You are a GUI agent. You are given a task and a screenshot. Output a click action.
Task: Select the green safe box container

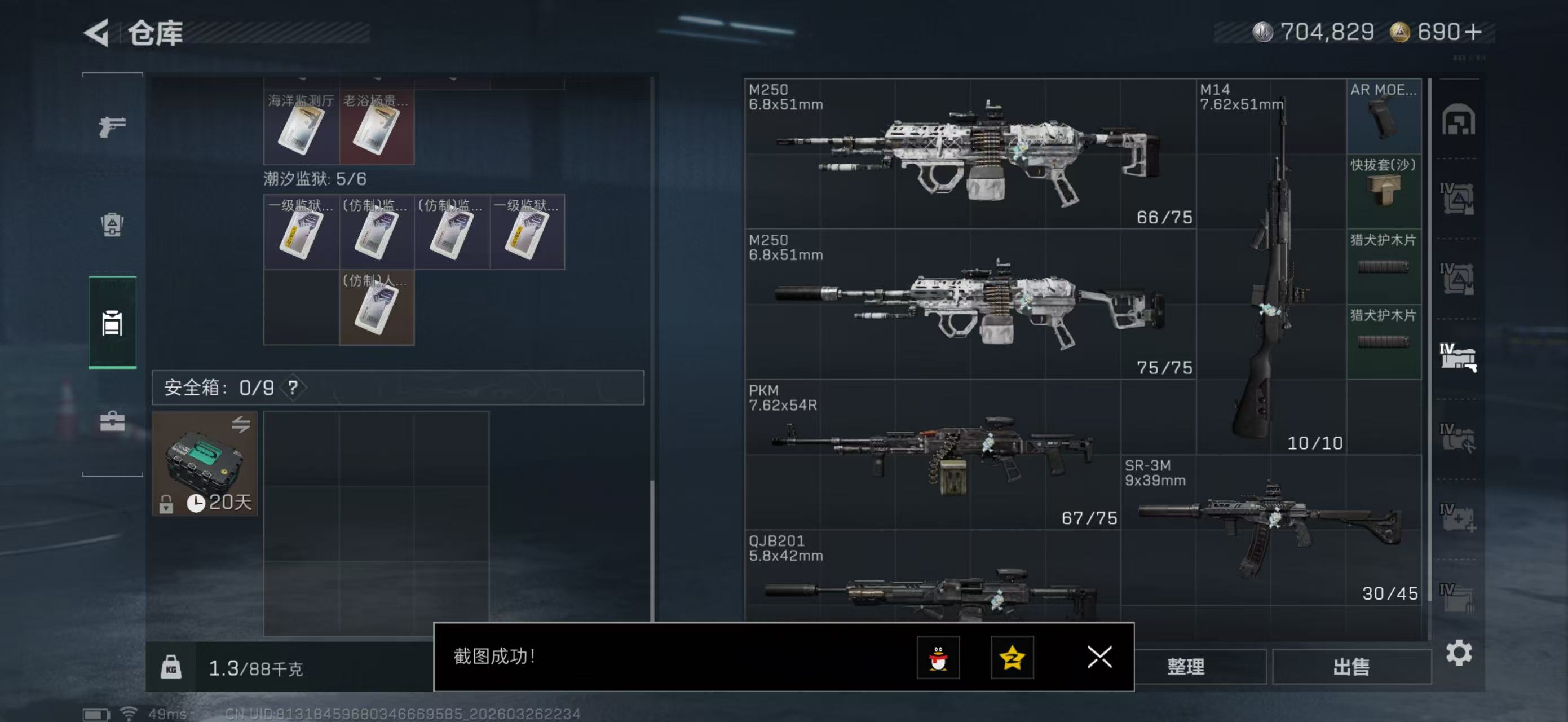pyautogui.click(x=205, y=463)
